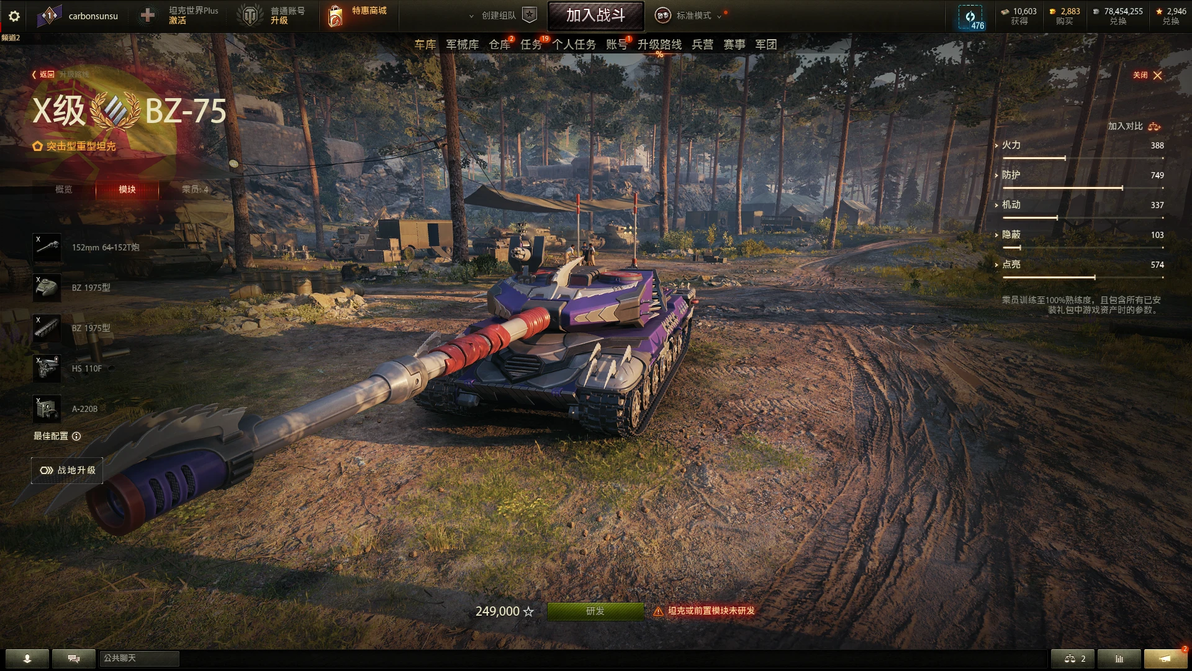Image resolution: width=1192 pixels, height=671 pixels.
Task: Select the 模块 modules tab
Action: click(x=127, y=189)
